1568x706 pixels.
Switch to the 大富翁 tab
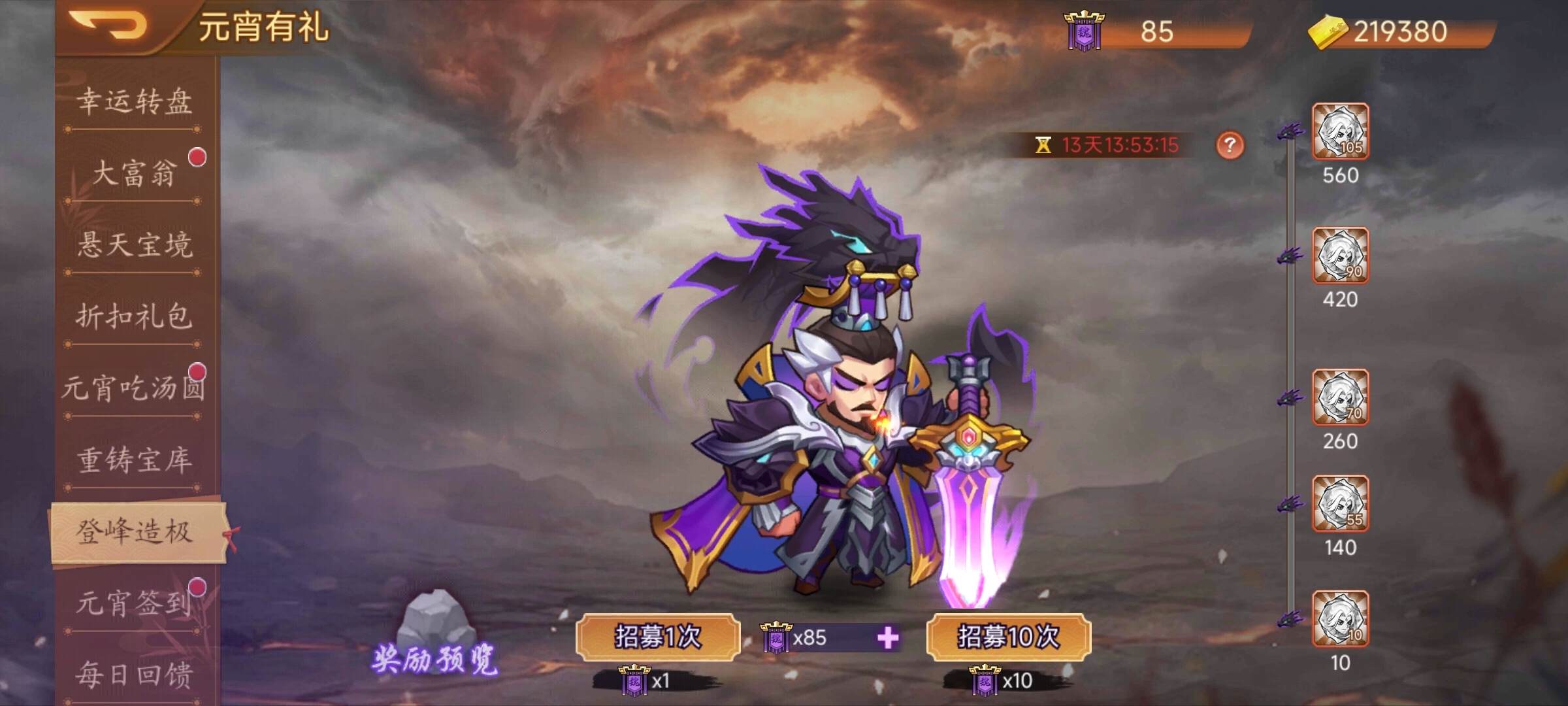(x=135, y=173)
